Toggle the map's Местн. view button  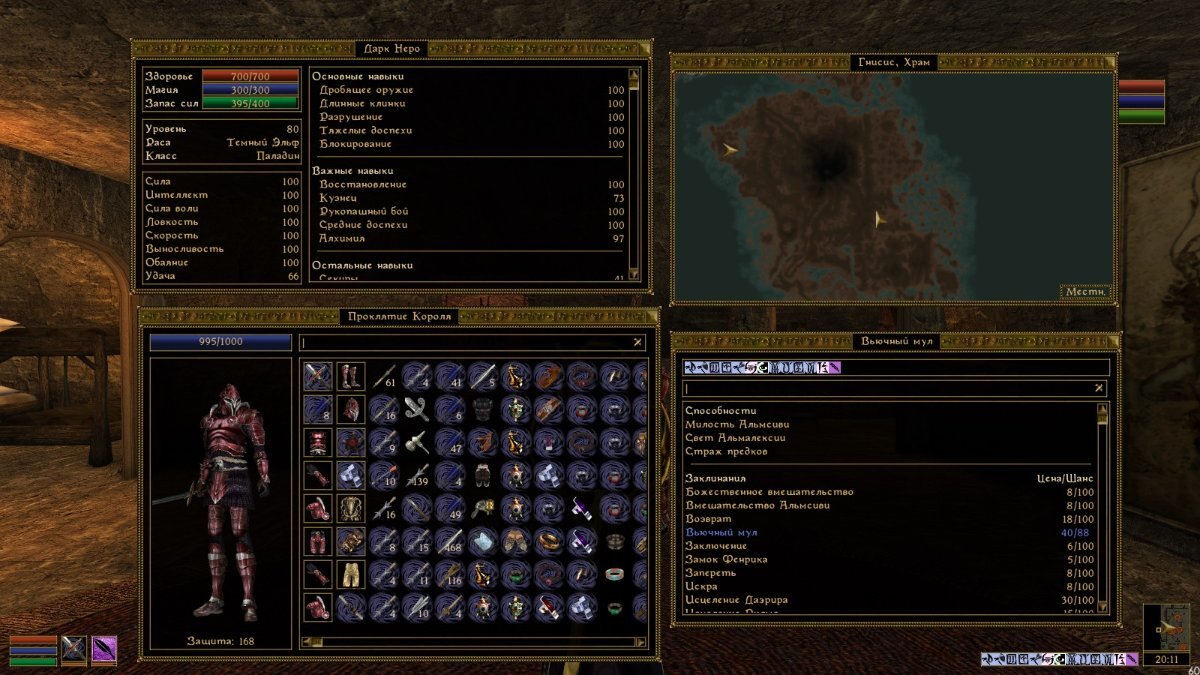(x=1085, y=292)
